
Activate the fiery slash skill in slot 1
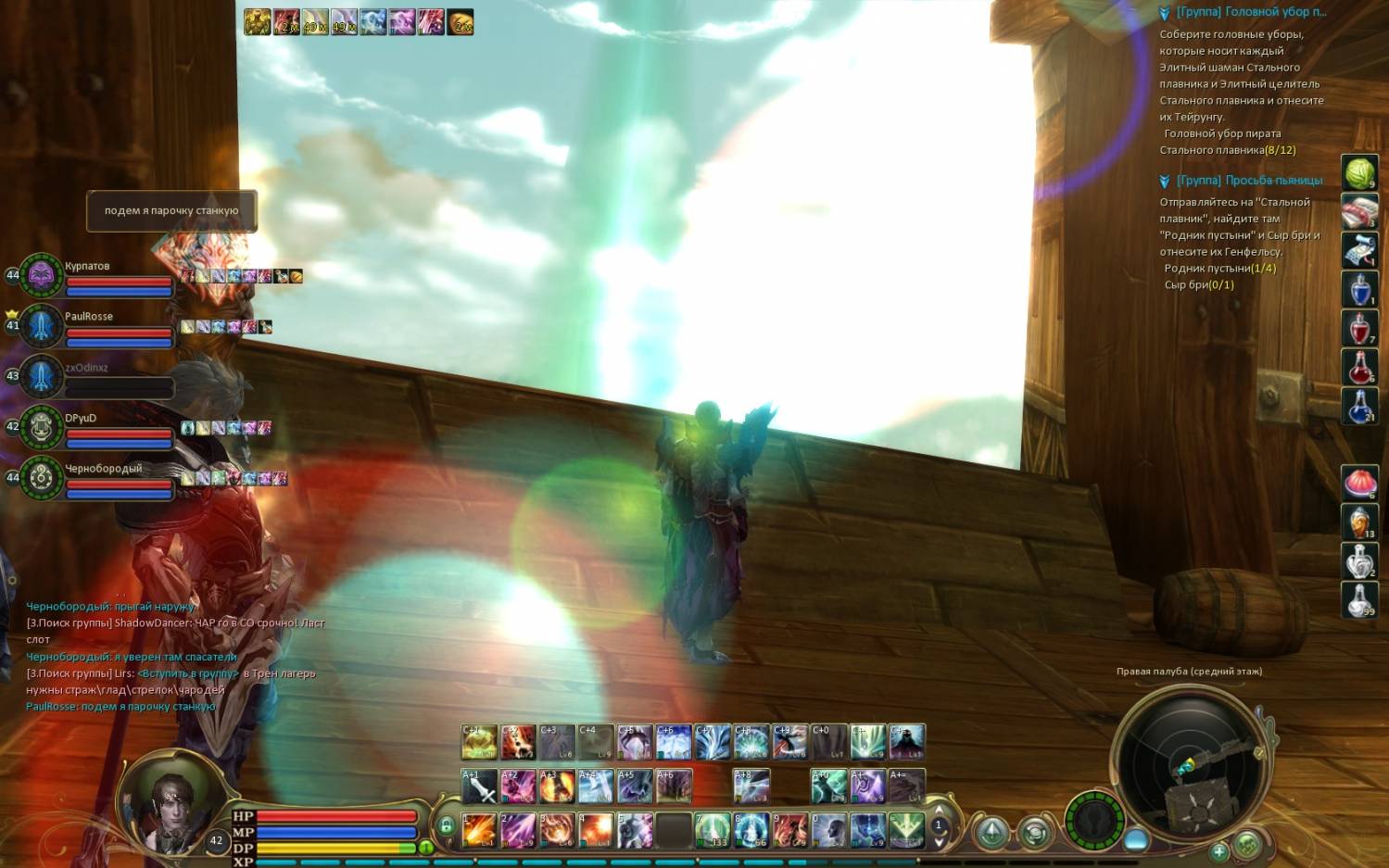pos(479,830)
